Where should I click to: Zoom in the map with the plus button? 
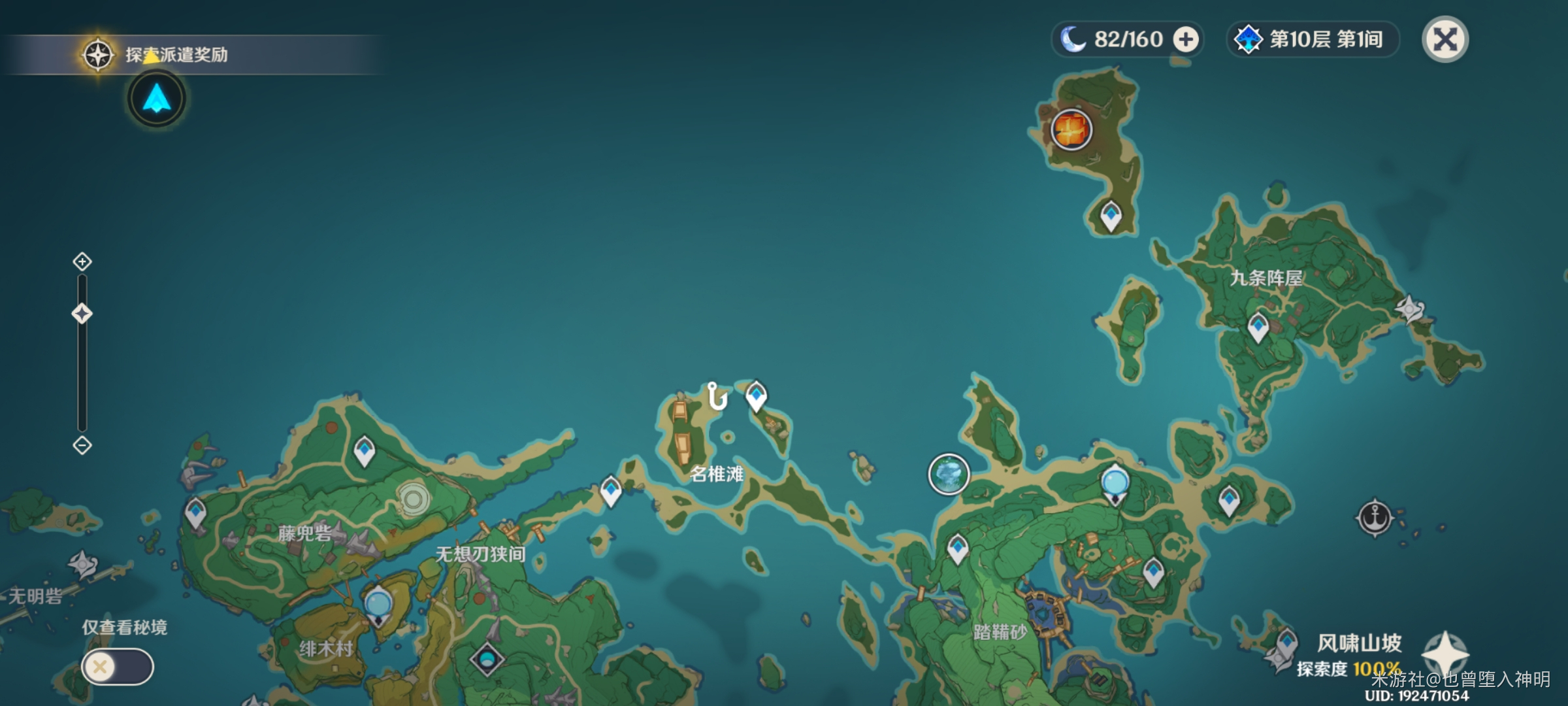pos(82,262)
